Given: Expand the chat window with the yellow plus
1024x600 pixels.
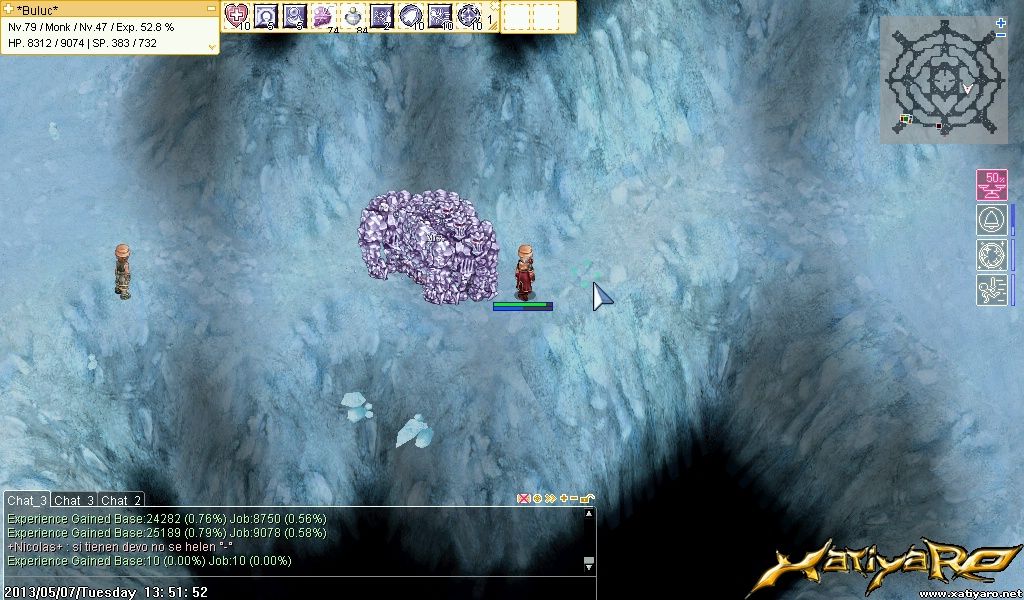Looking at the screenshot, I should [564, 498].
